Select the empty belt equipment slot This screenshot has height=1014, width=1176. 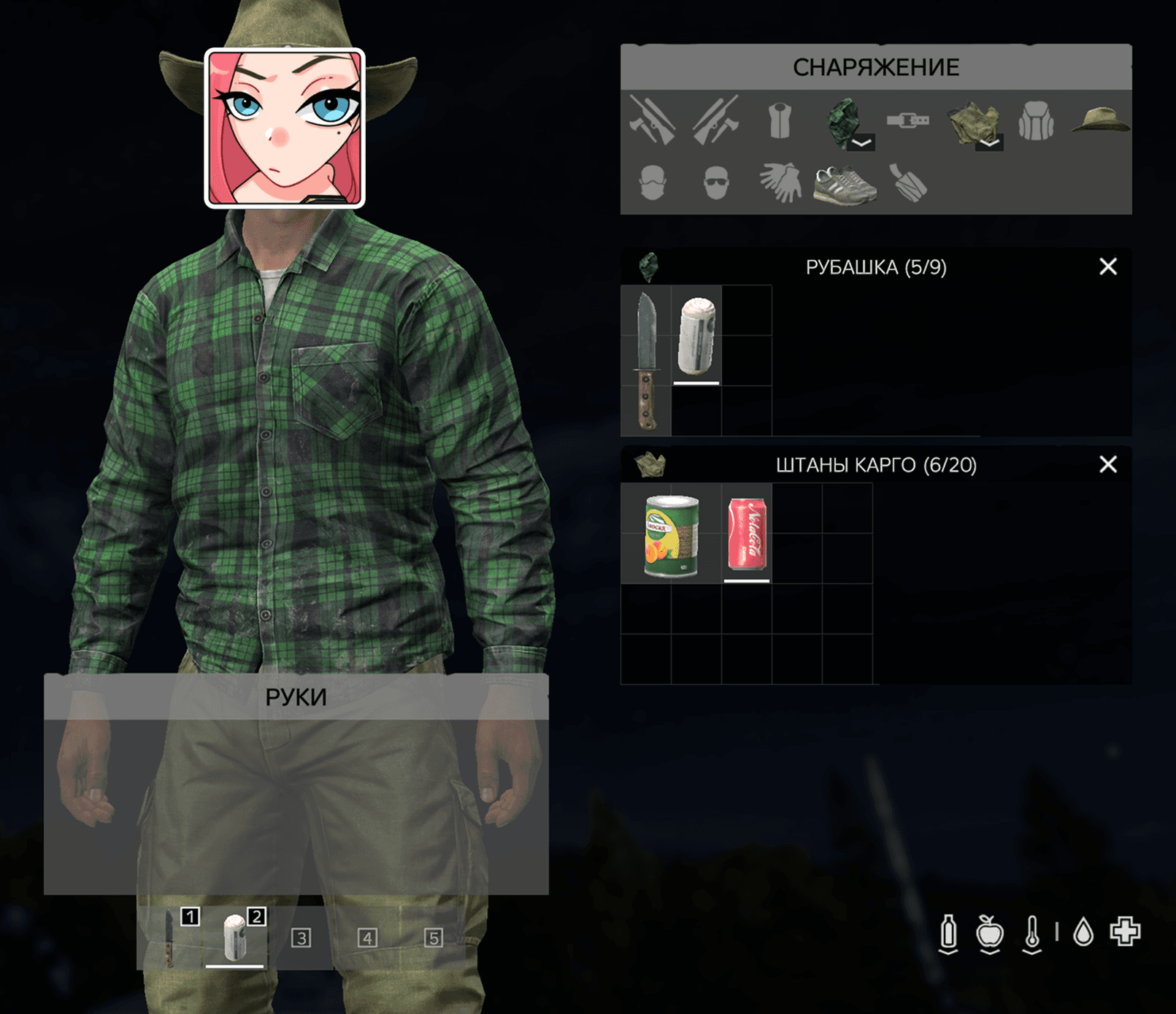point(907,120)
